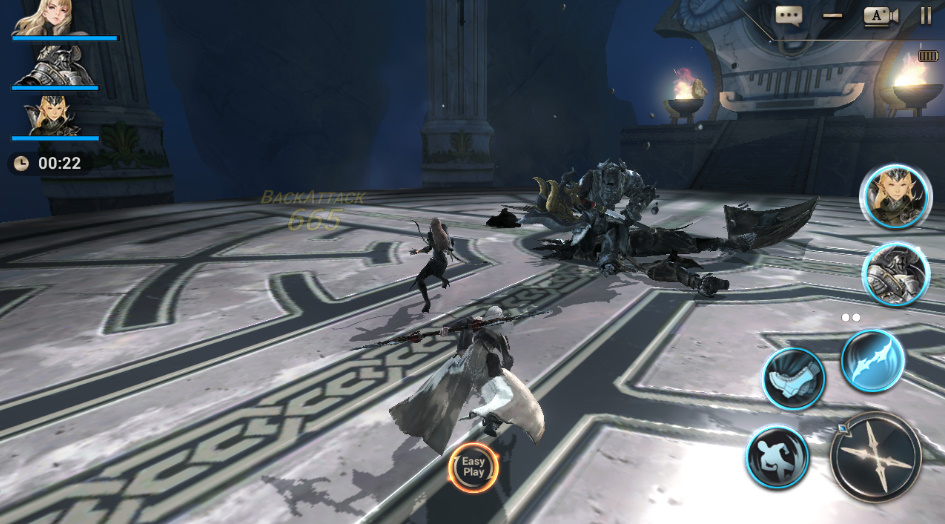945x524 pixels.
Task: Switch to the elf character round portrait
Action: click(x=894, y=196)
